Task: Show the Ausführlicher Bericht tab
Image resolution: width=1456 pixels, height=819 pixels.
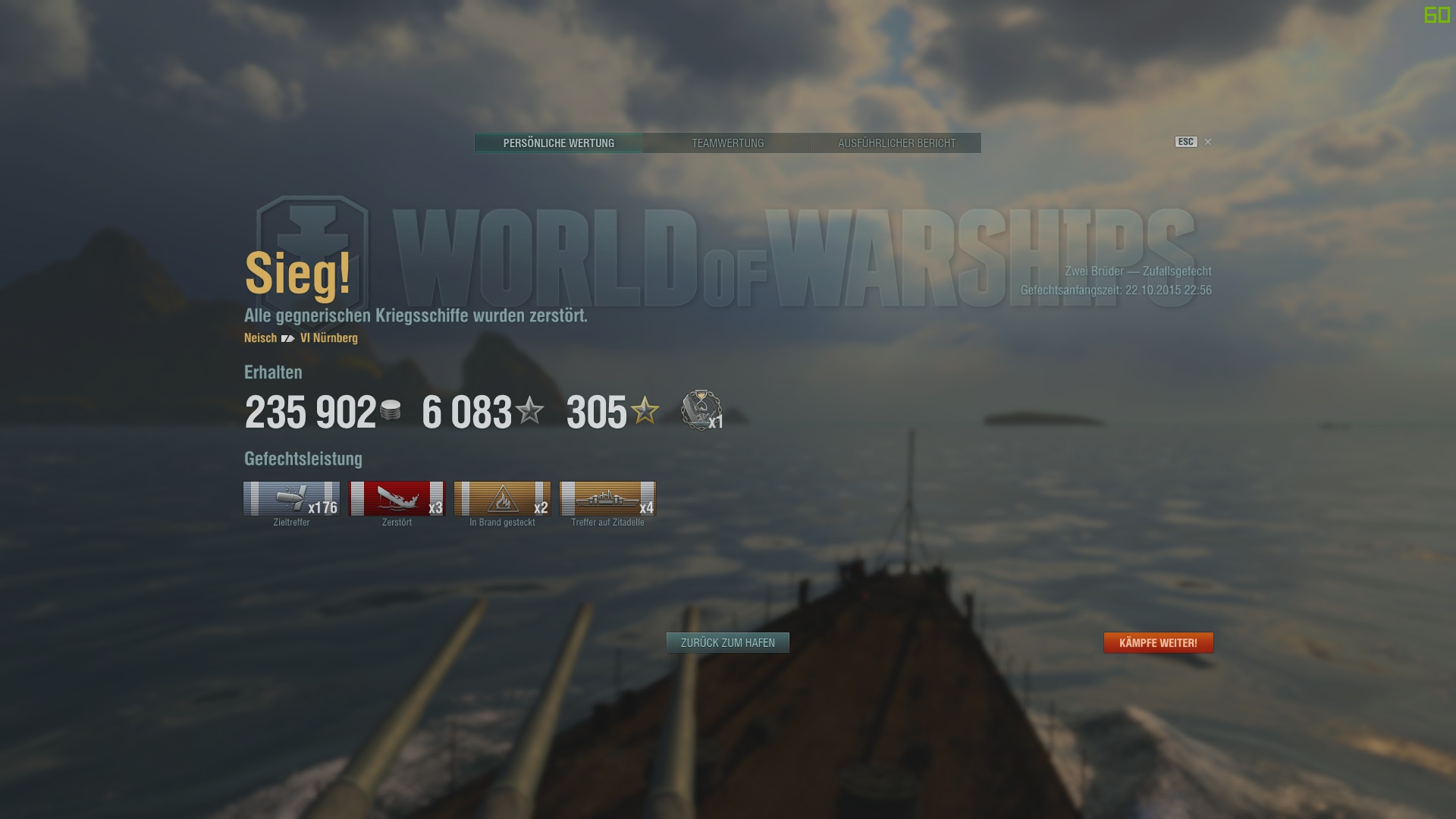Action: pyautogui.click(x=896, y=143)
